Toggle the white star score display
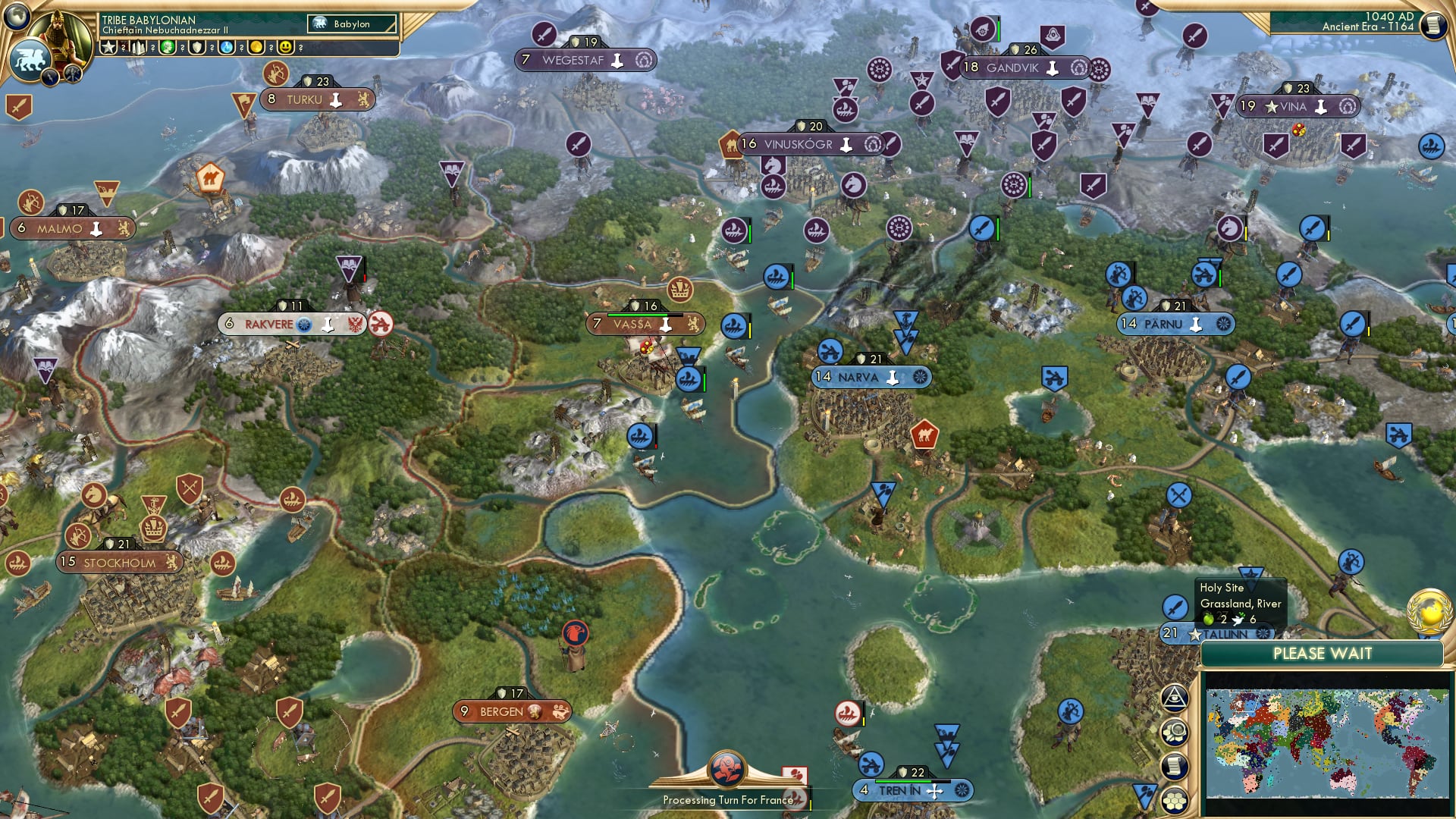This screenshot has height=819, width=1456. pyautogui.click(x=108, y=47)
